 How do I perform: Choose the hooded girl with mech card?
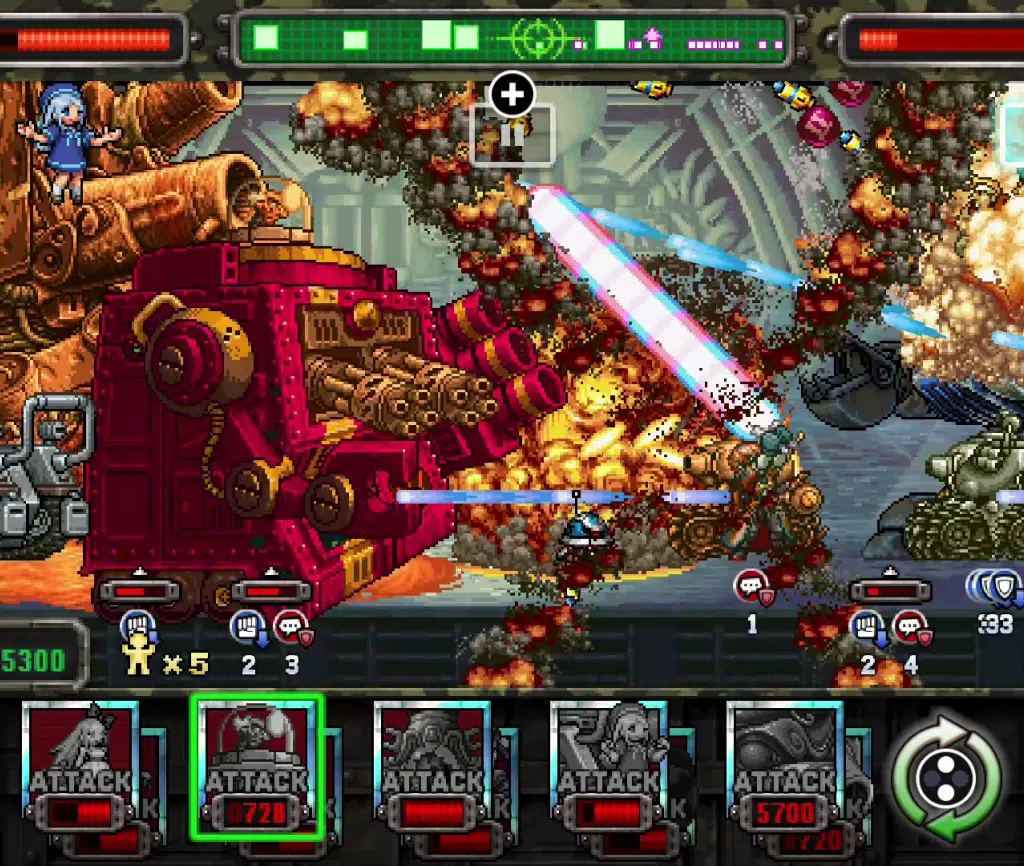tap(609, 766)
